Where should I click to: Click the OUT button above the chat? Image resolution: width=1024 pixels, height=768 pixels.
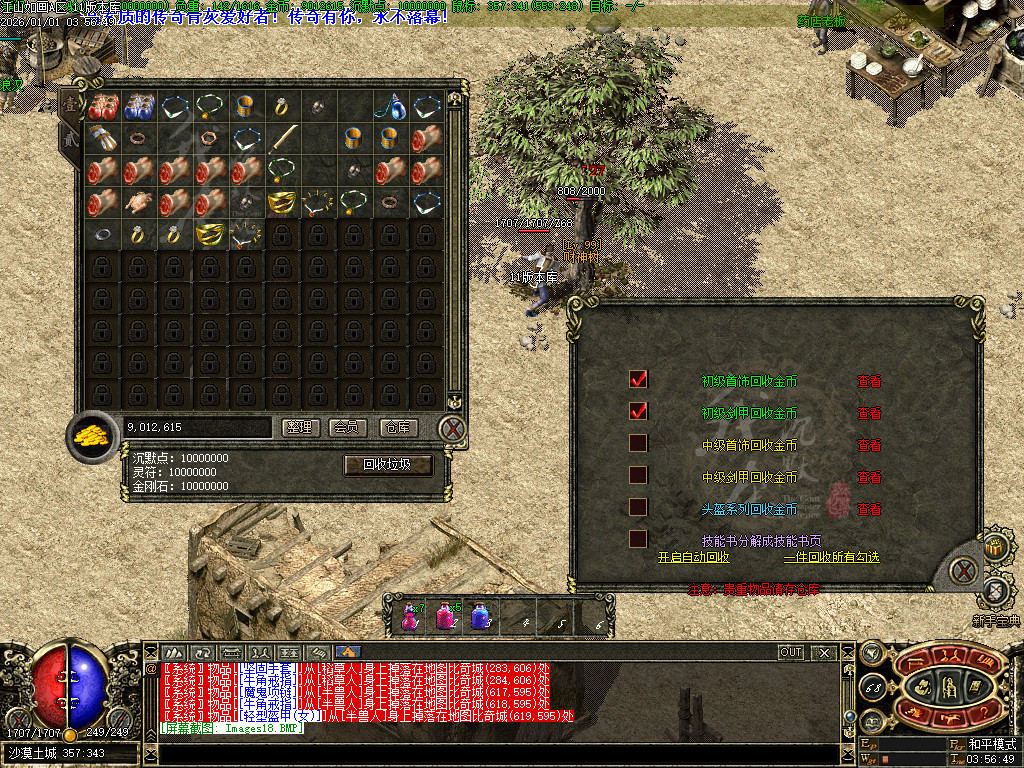(791, 653)
